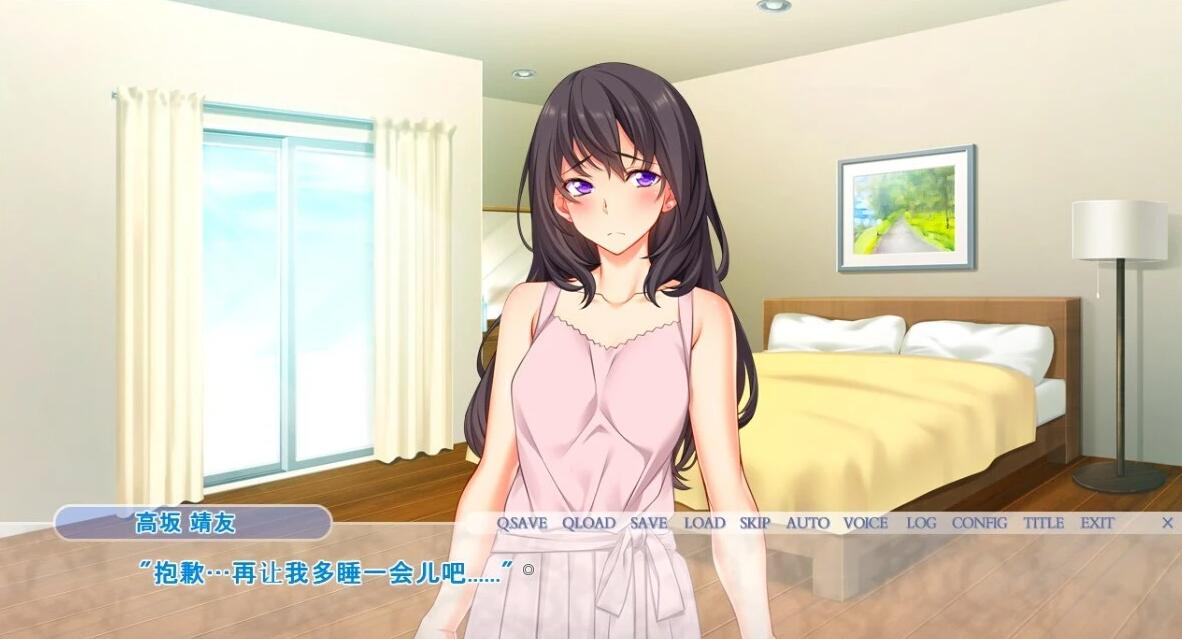Toggle AUTO text advance mode
The width and height of the screenshot is (1182, 639).
(808, 523)
